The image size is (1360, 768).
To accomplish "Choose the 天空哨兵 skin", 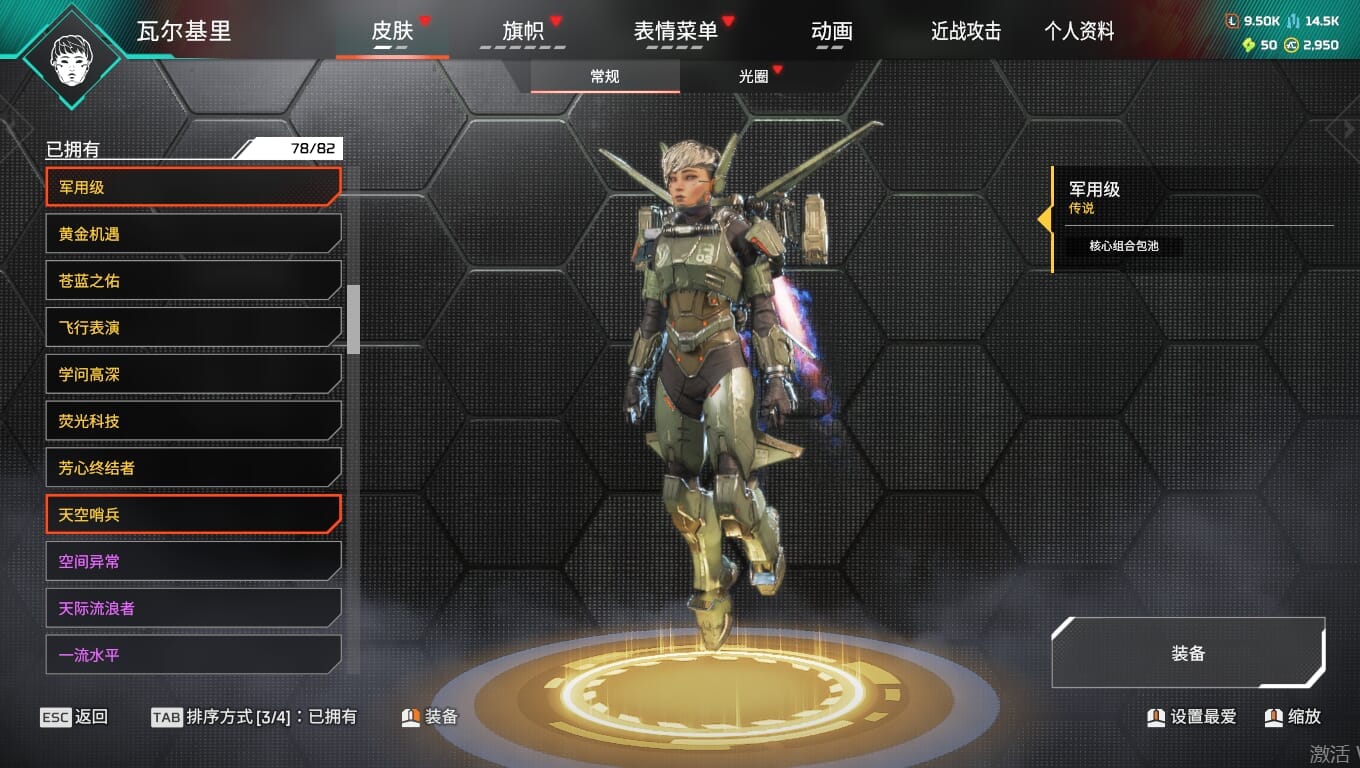I will point(193,515).
